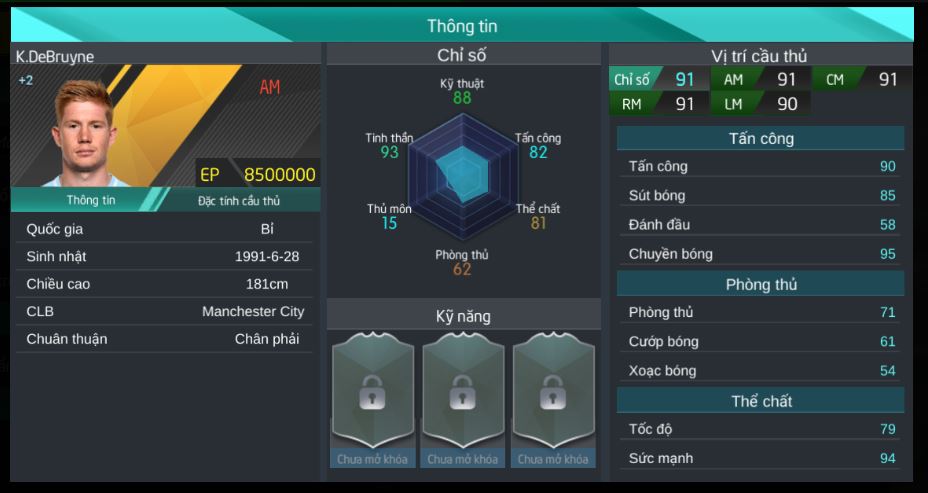Pick the LM position rating

pyautogui.click(x=758, y=103)
